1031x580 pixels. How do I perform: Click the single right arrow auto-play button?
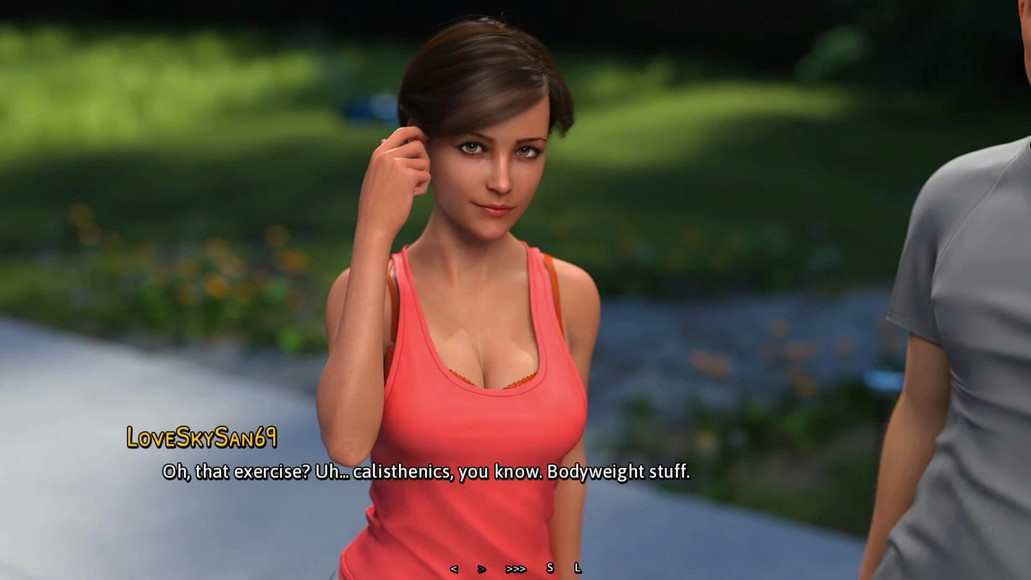[482, 568]
